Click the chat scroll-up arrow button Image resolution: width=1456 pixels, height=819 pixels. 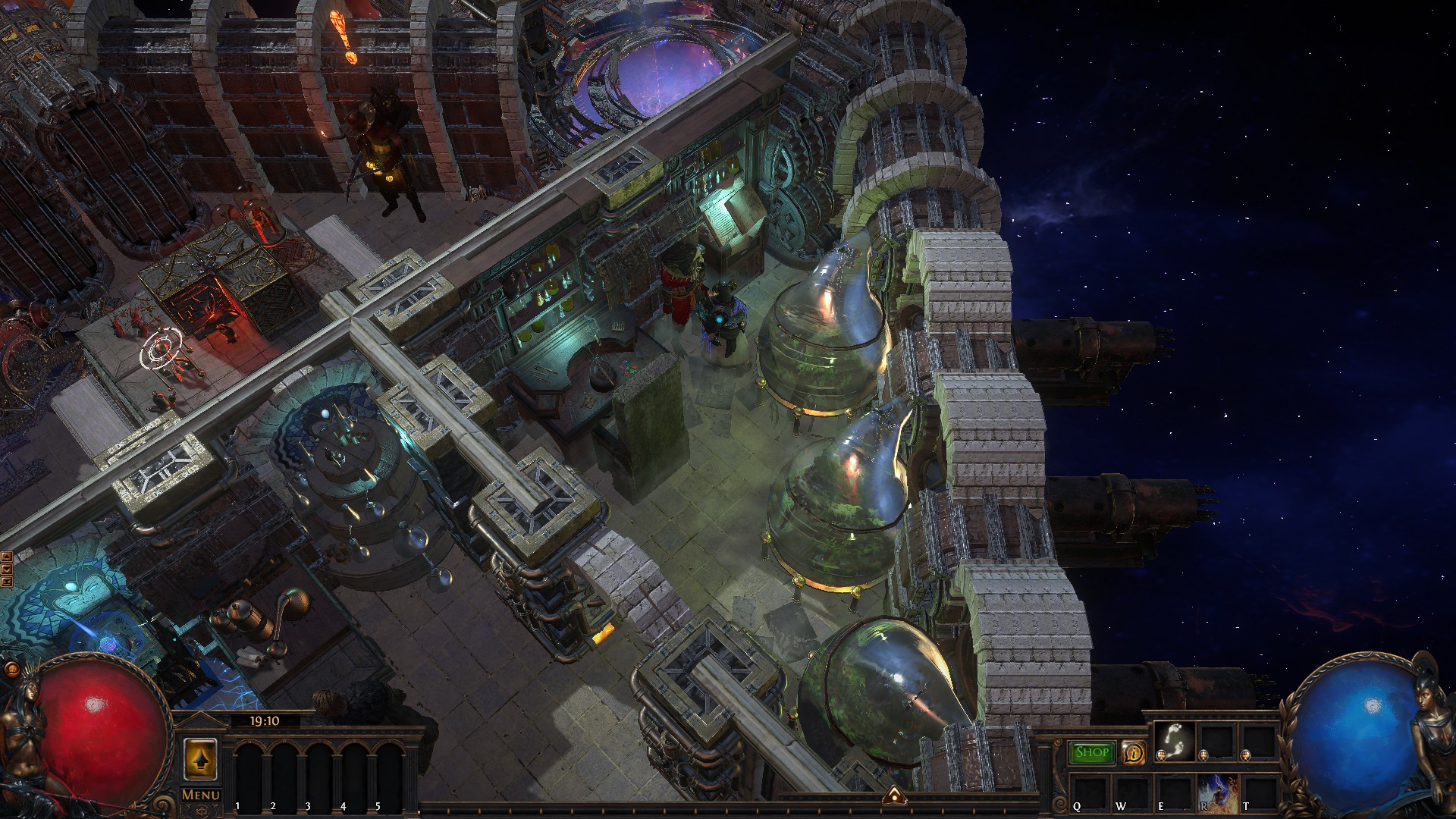(x=7, y=557)
